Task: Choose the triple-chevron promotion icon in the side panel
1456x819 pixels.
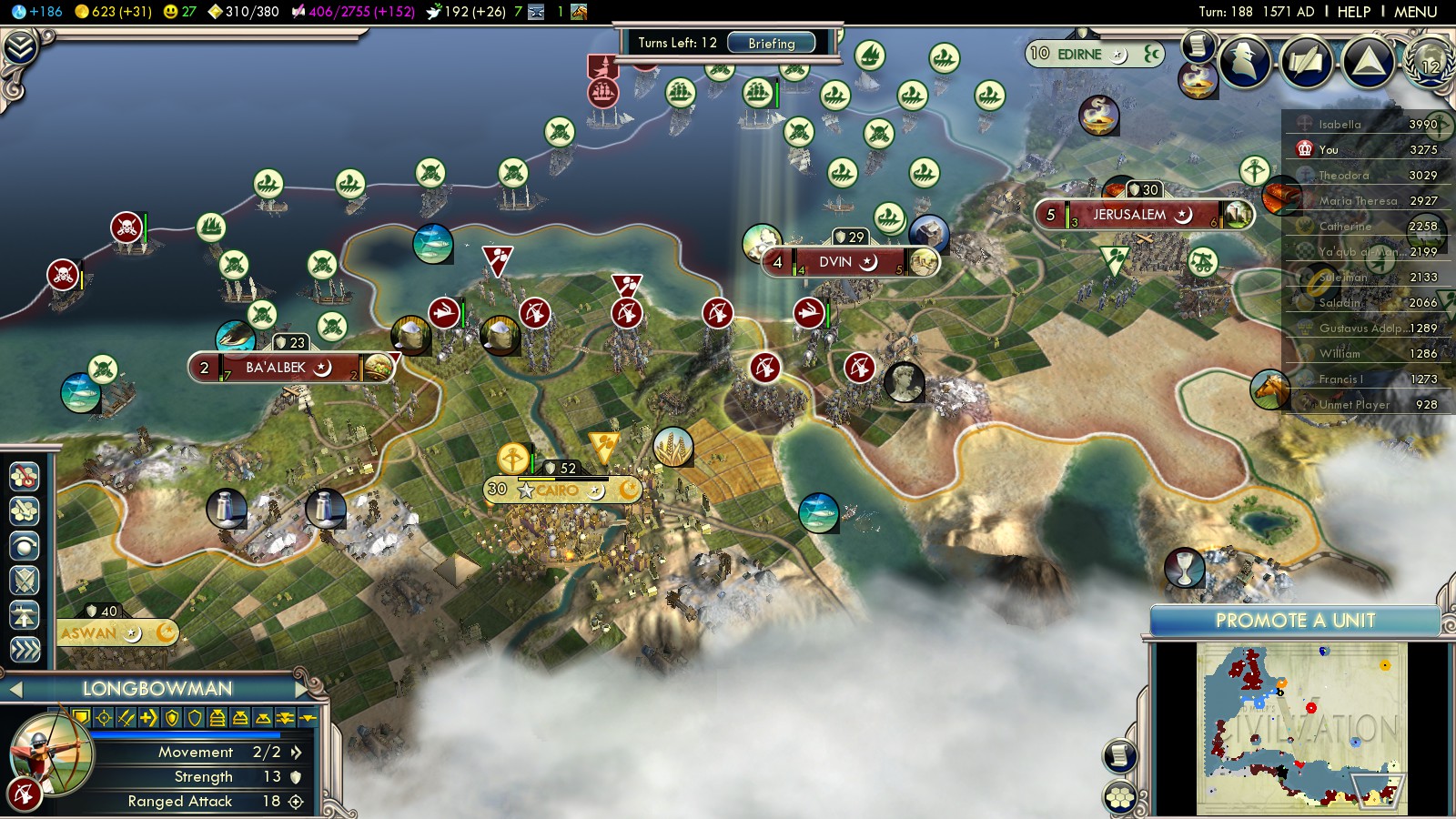Action: [x=25, y=650]
